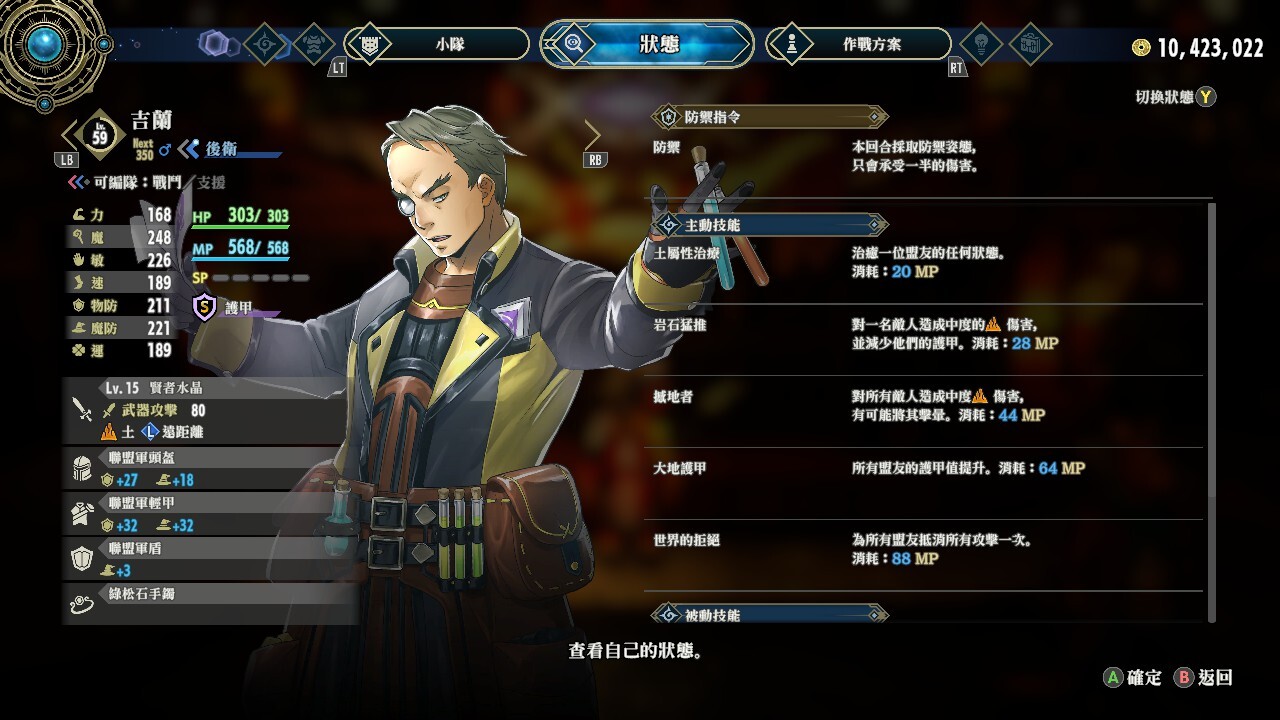Select the 賢者水晶 weapon slot
Image resolution: width=1280 pixels, height=720 pixels.
[x=211, y=410]
